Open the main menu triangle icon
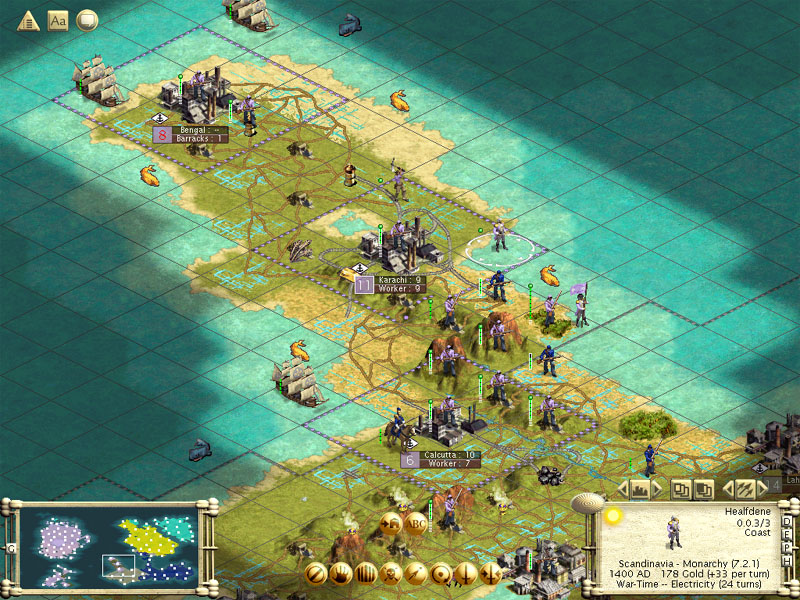This screenshot has height=600, width=800. tap(28, 20)
